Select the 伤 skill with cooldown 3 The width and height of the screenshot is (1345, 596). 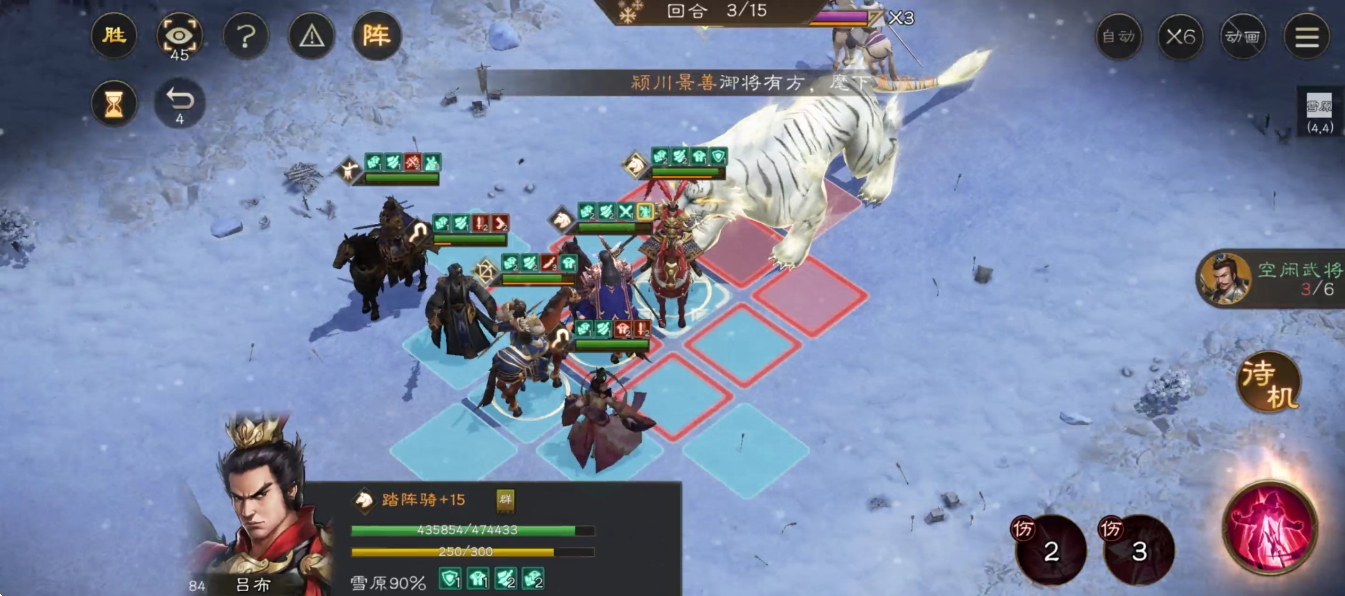coord(1138,549)
